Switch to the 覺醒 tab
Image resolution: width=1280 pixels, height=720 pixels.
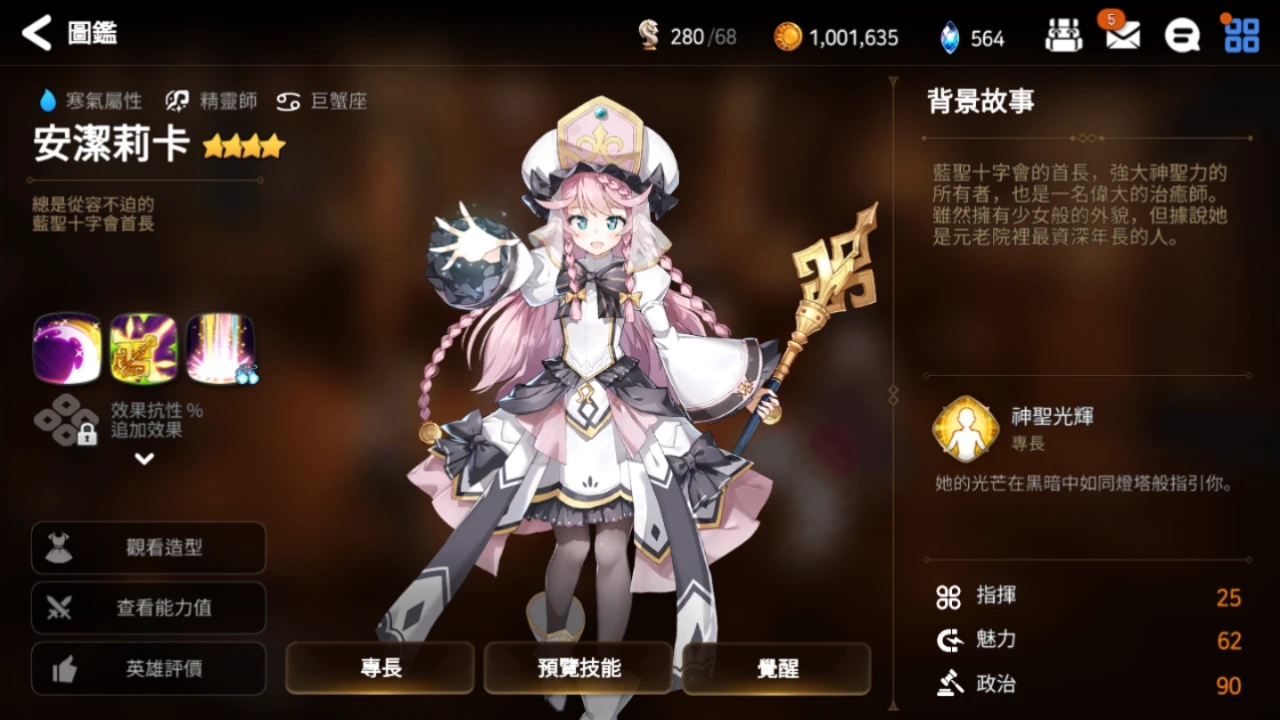click(x=776, y=668)
